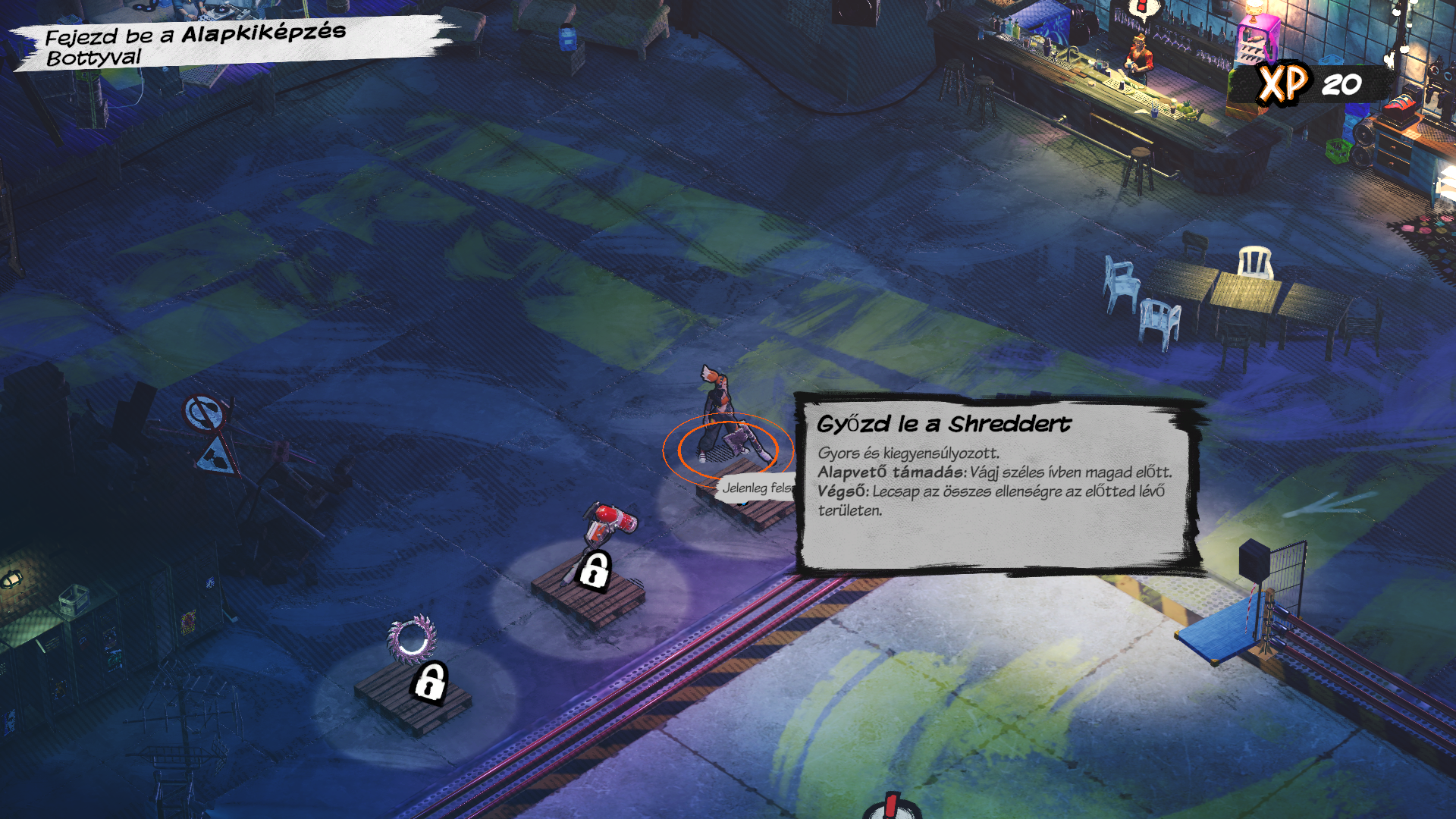Click the "Jelenleg fels" equipped weapon label
This screenshot has width=1456, height=819.
click(755, 488)
